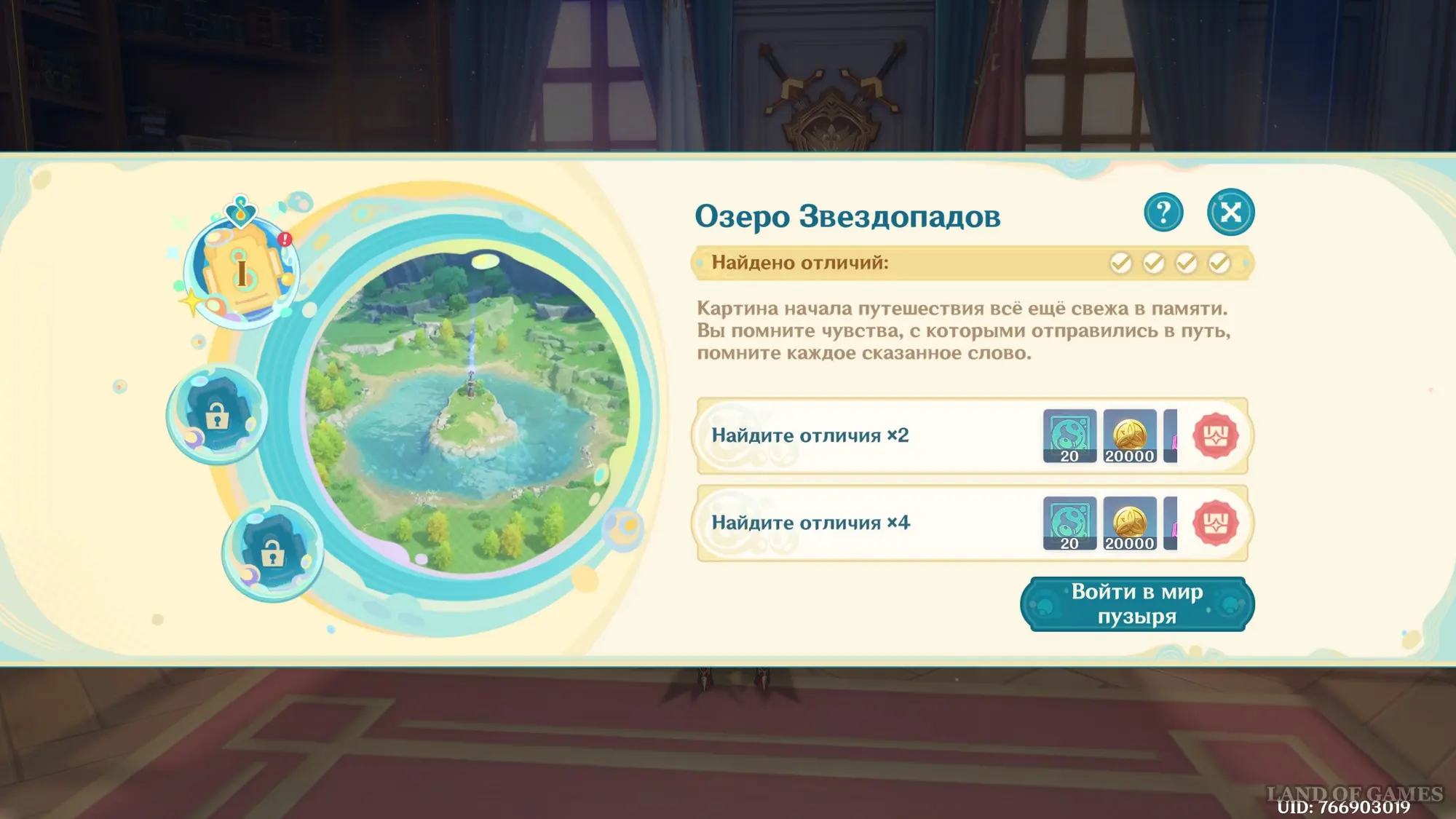Image resolution: width=1456 pixels, height=819 pixels.
Task: Inspect the 20 teal currency reward for ×4
Action: click(x=1069, y=523)
